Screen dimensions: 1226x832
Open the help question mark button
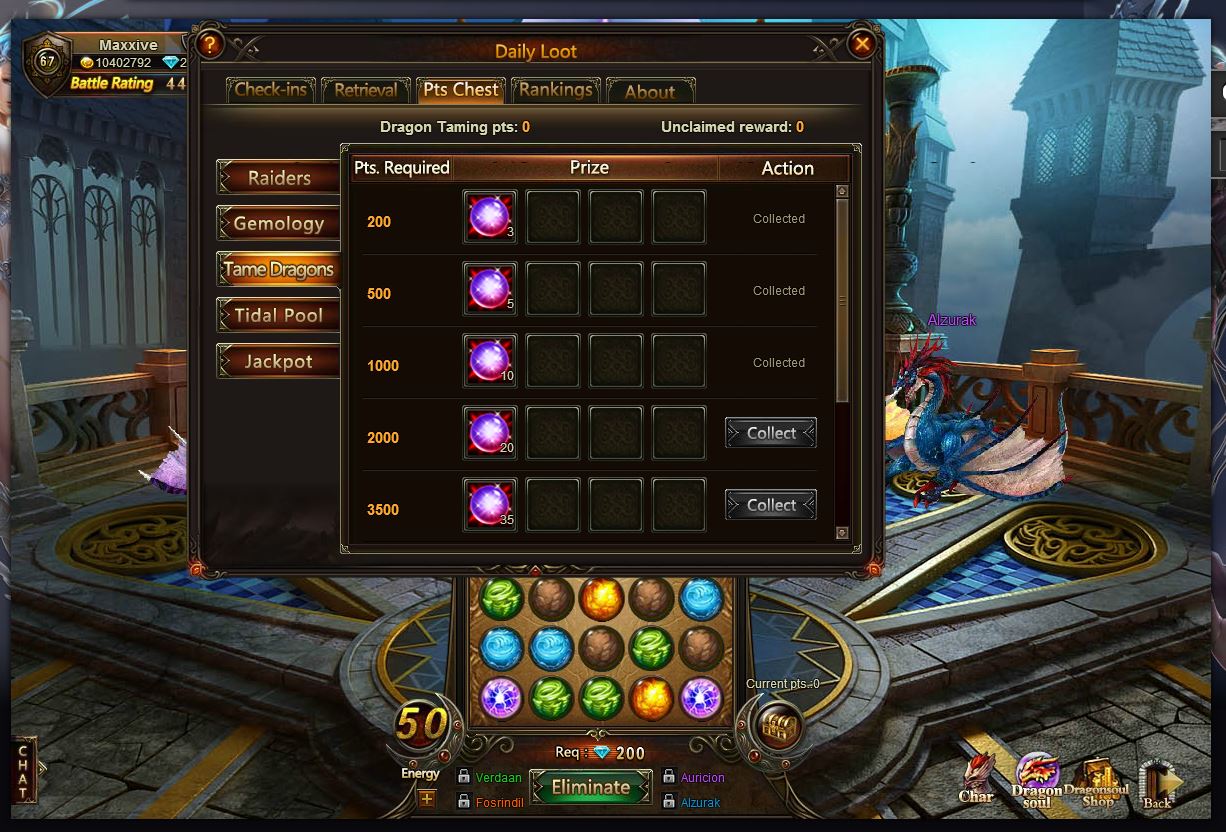click(209, 44)
